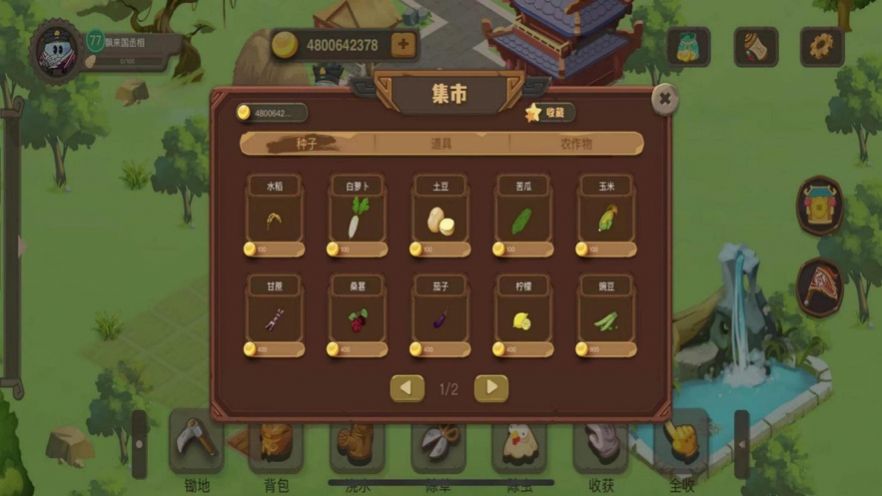This screenshot has width=882, height=496.
Task: Select the 甘蔗 sugarcane seed
Action: coord(274,316)
